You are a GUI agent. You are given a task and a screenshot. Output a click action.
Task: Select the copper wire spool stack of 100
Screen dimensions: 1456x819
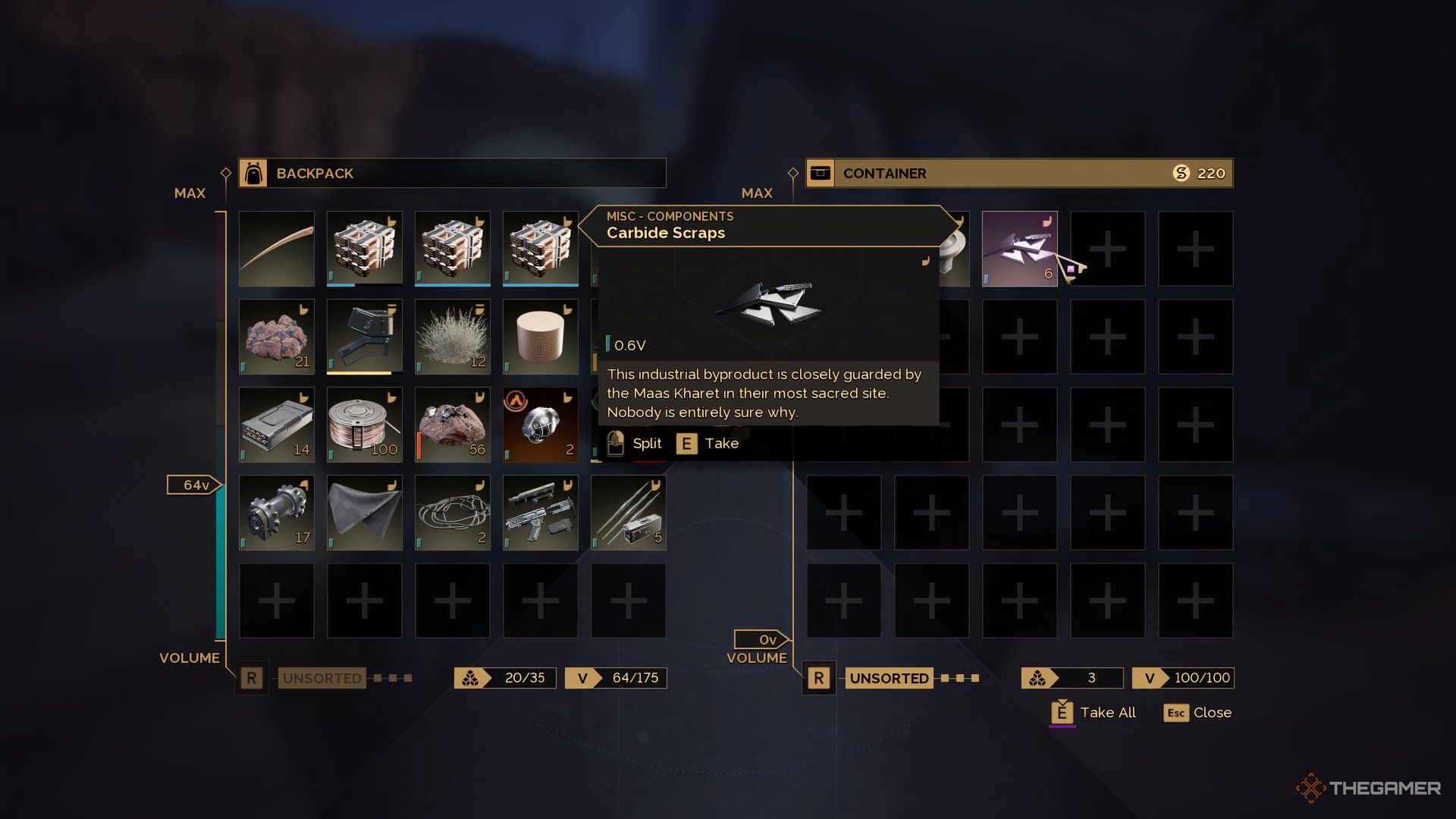point(365,425)
